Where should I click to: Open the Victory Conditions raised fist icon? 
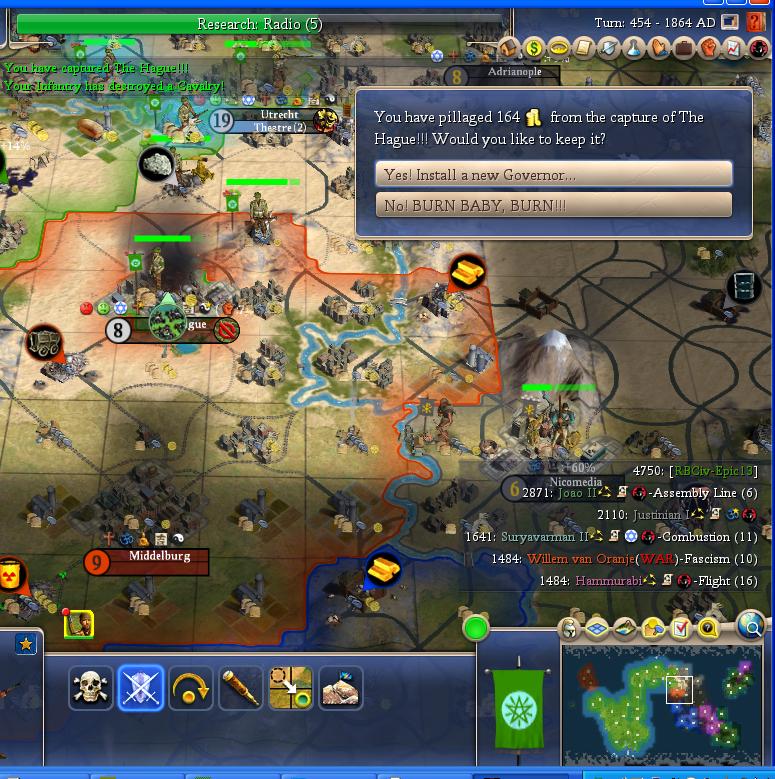(709, 48)
